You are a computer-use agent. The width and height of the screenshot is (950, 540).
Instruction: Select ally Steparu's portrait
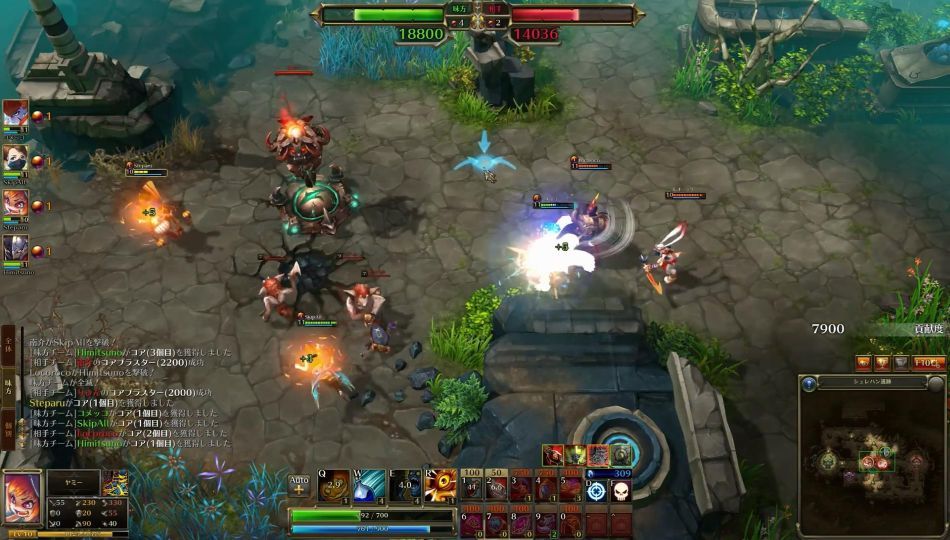15,205
